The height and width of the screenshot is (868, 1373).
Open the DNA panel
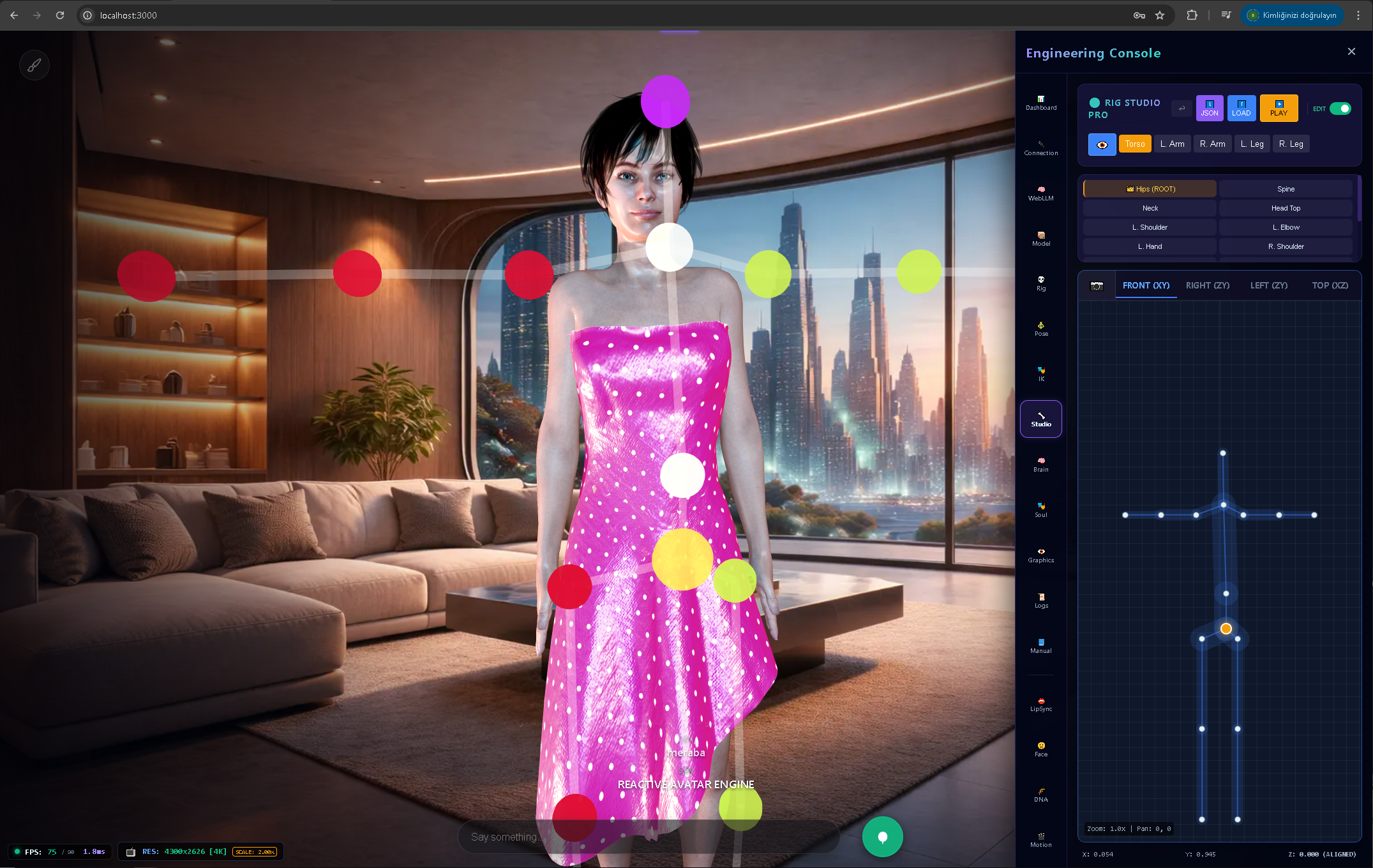(1041, 794)
